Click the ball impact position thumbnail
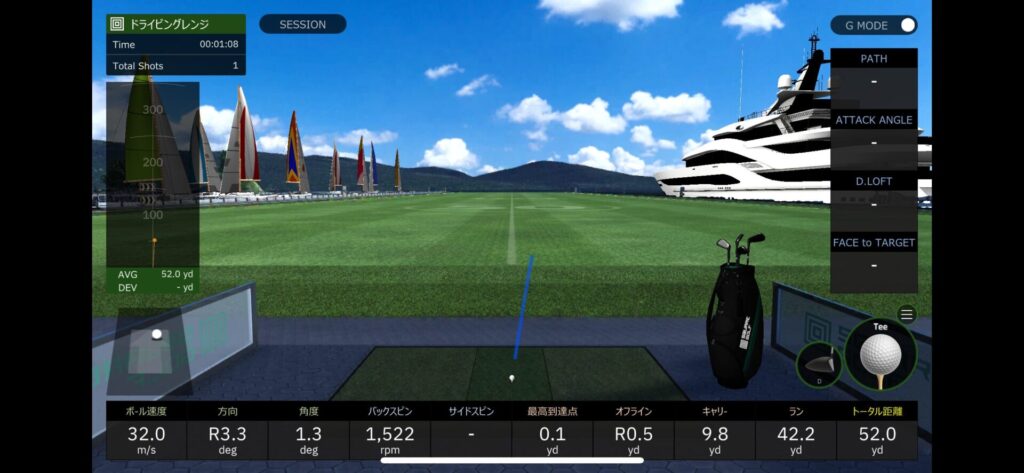Viewport: 1024px width, 473px height. [151, 349]
